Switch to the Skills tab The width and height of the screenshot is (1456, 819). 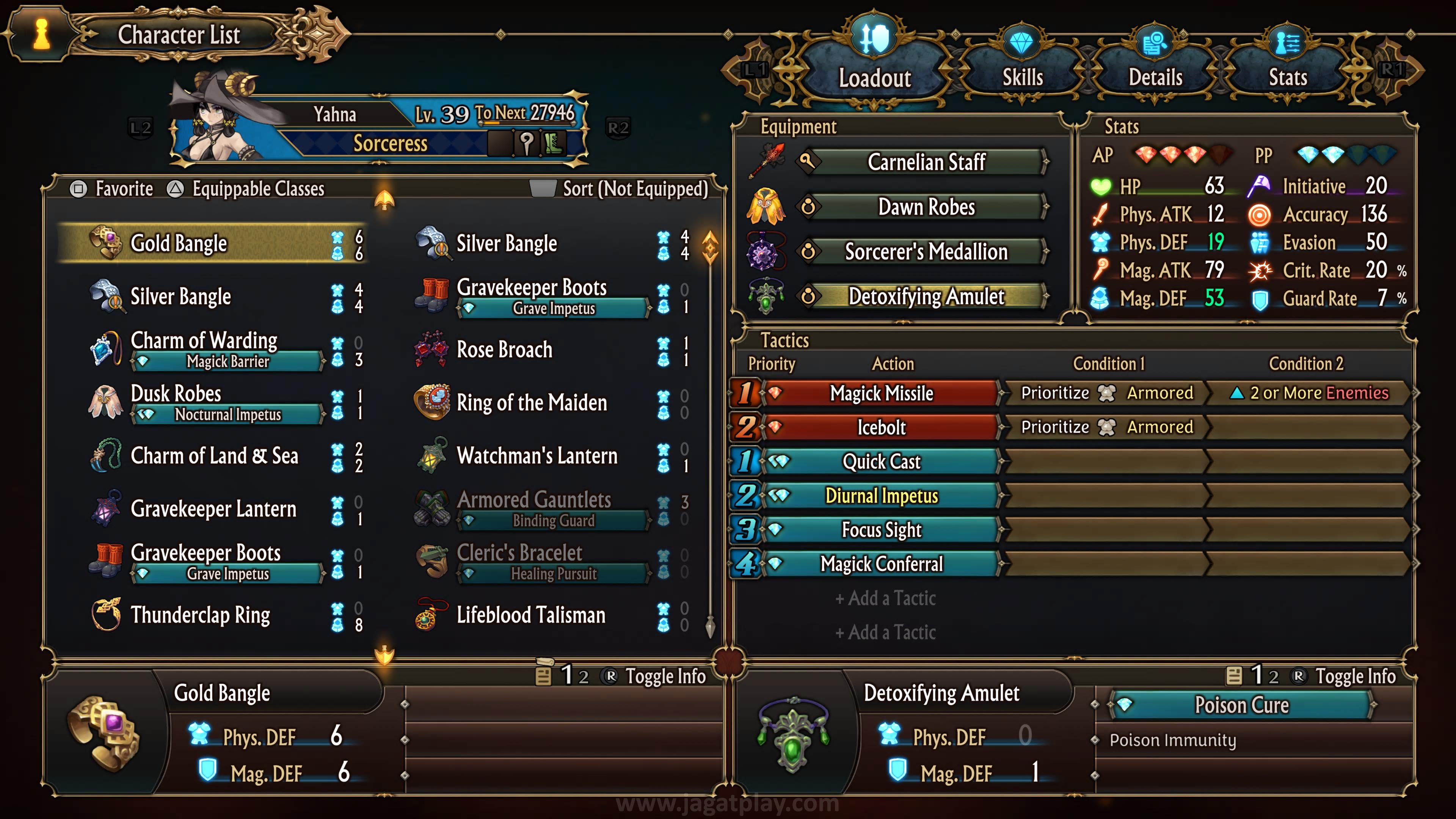coord(1022,76)
